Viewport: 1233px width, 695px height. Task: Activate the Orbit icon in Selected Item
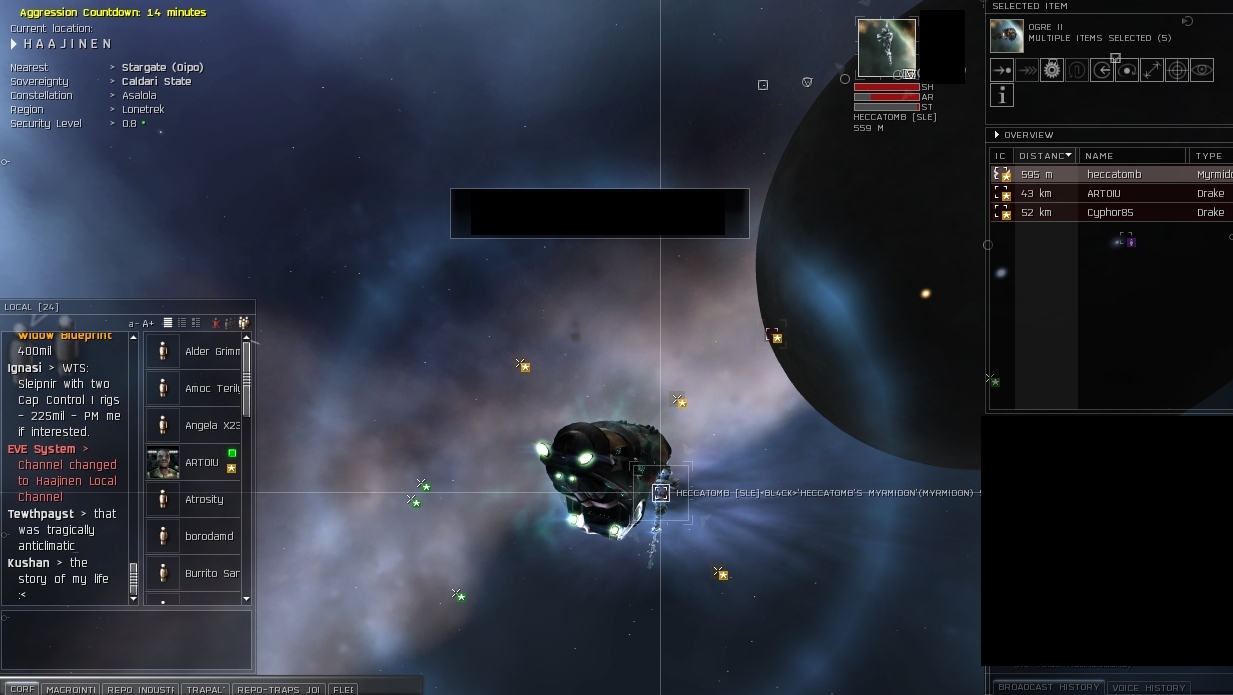[x=1127, y=70]
